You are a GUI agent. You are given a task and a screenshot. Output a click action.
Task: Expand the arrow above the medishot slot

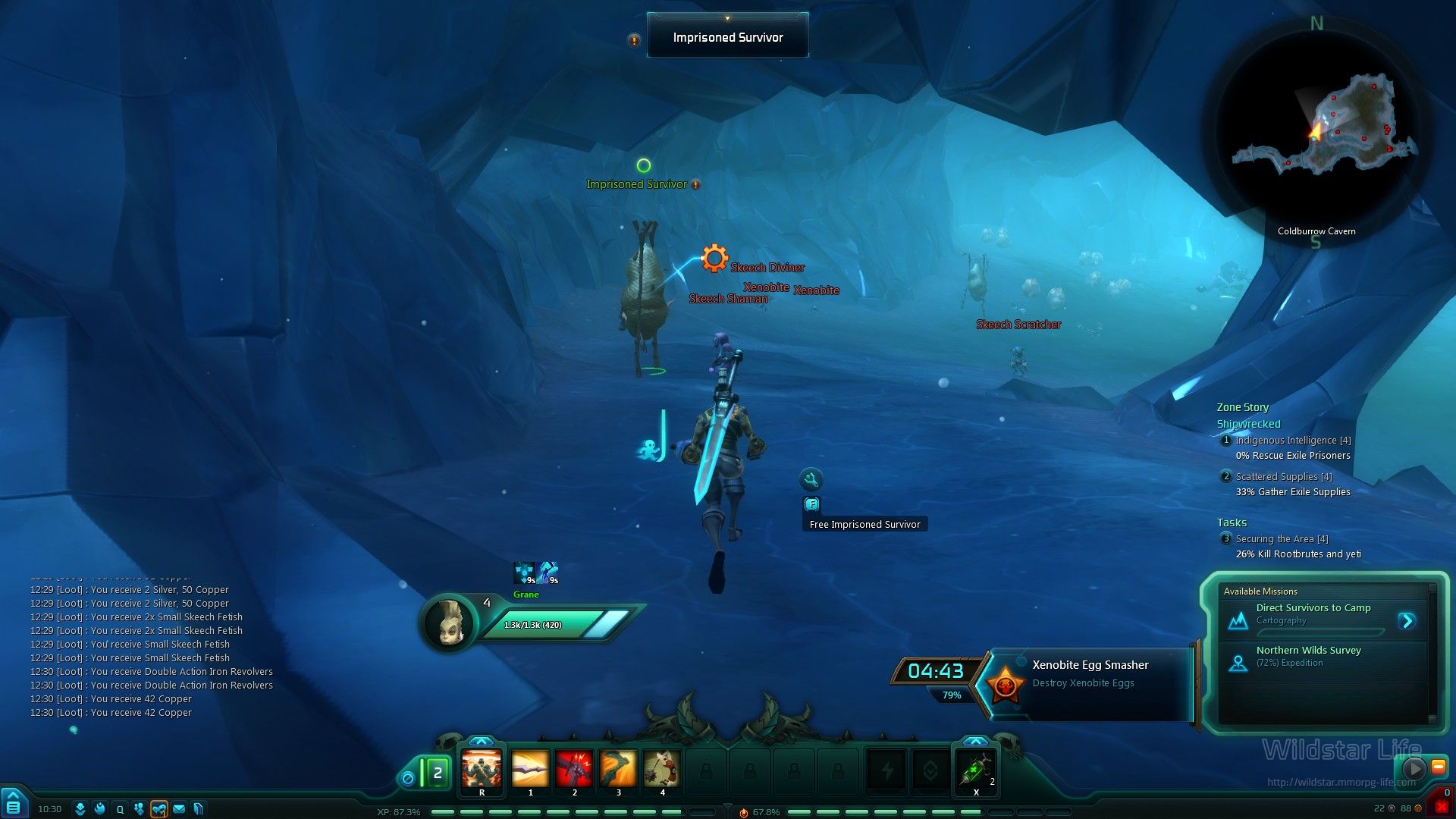[x=975, y=741]
